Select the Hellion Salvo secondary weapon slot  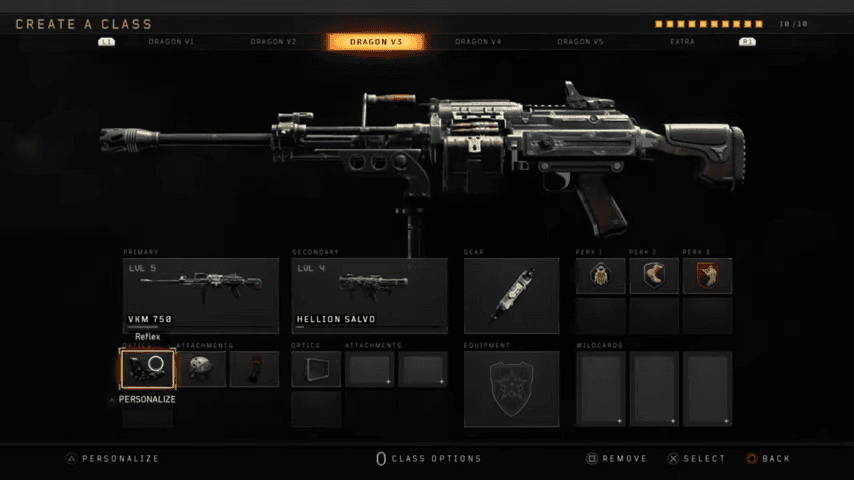(369, 295)
